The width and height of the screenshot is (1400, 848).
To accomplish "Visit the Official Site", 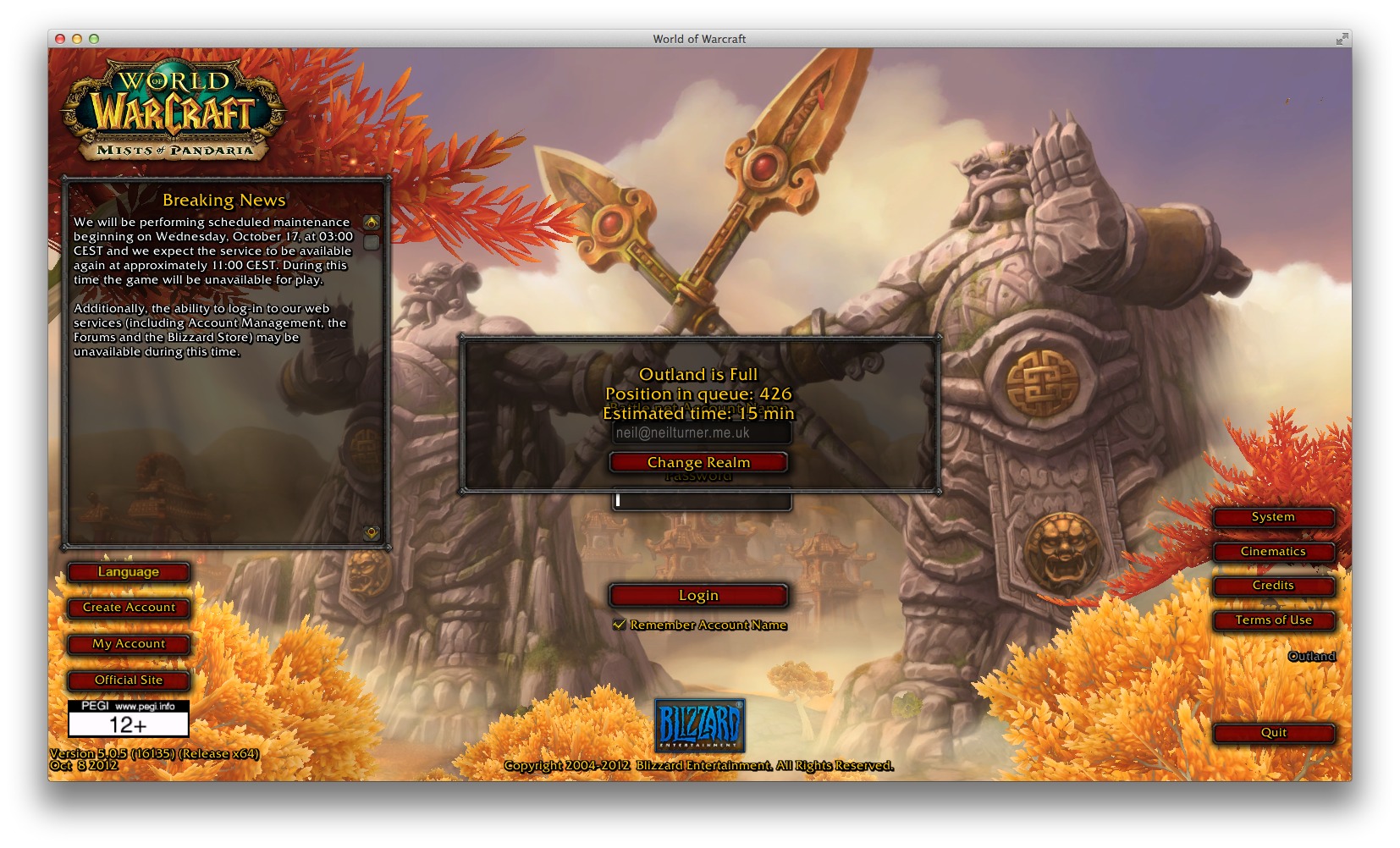I will pos(129,680).
